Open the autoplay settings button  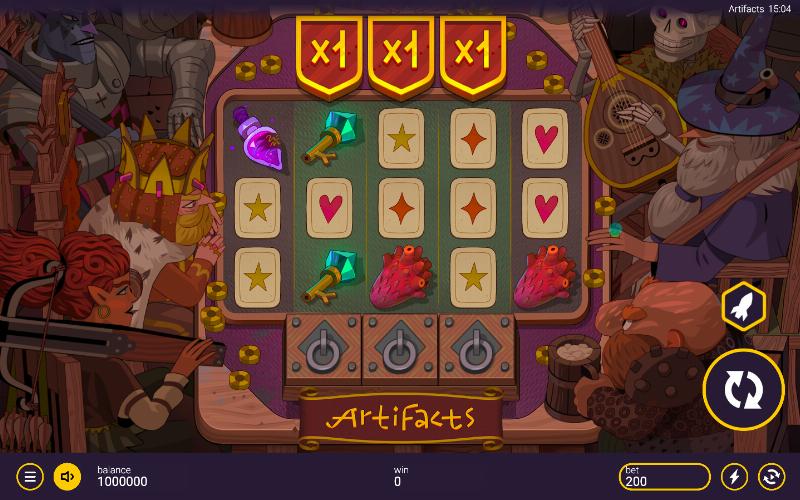click(x=771, y=476)
